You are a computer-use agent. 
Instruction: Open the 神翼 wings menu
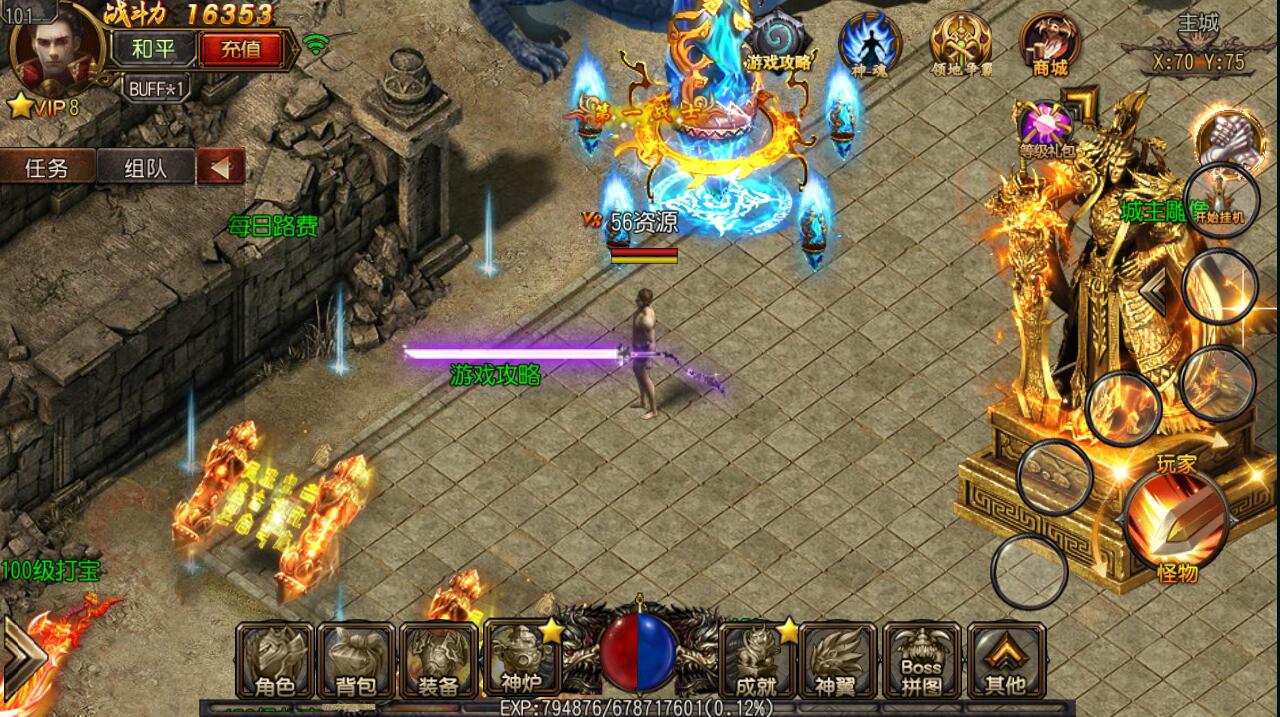[x=838, y=660]
